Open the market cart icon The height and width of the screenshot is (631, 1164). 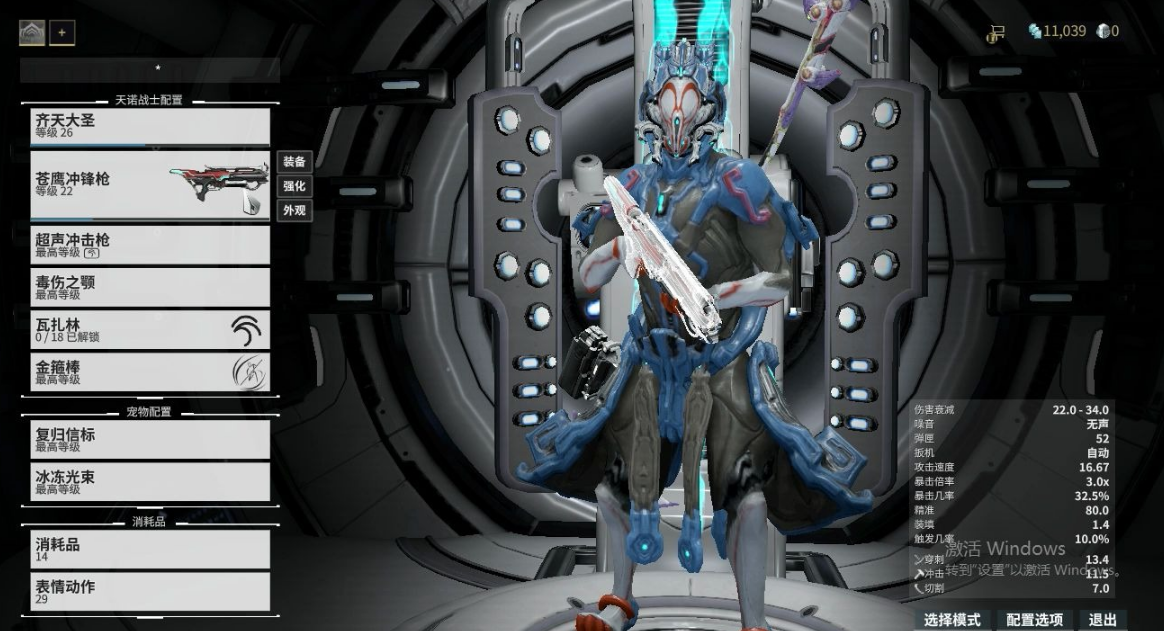point(995,34)
